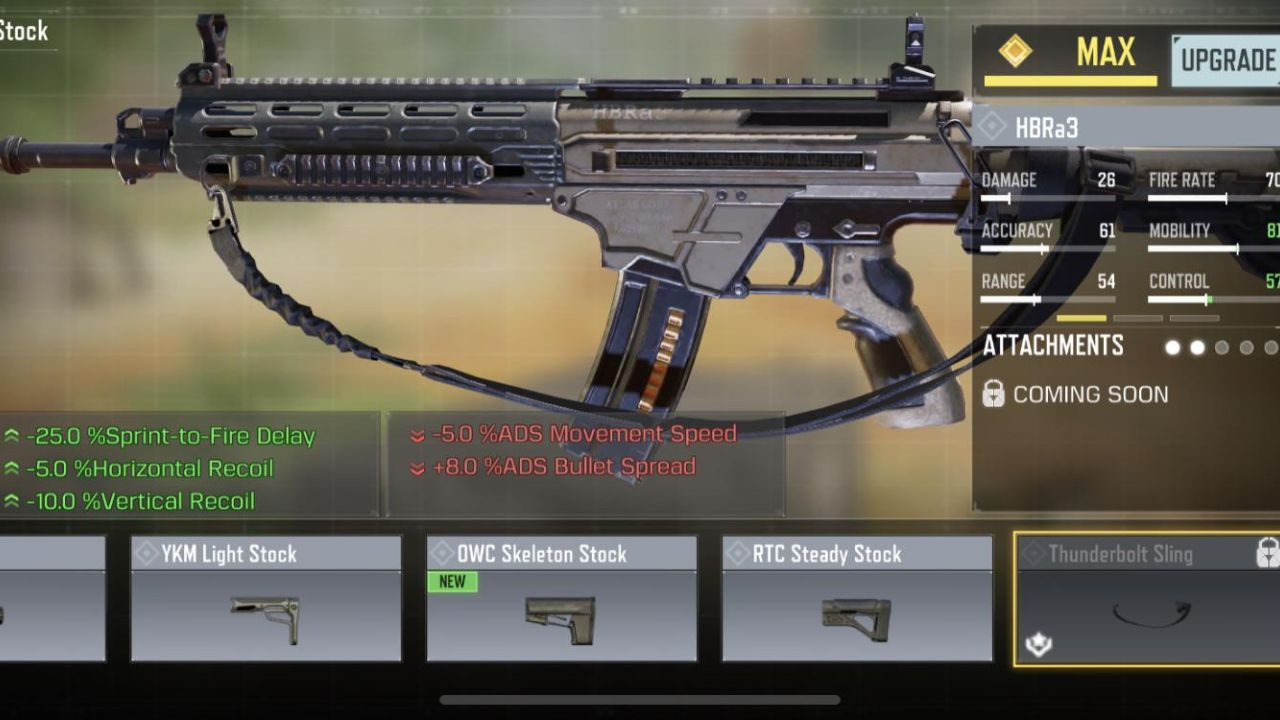Open the Stock category label top left
This screenshot has height=720, width=1280.
point(24,32)
